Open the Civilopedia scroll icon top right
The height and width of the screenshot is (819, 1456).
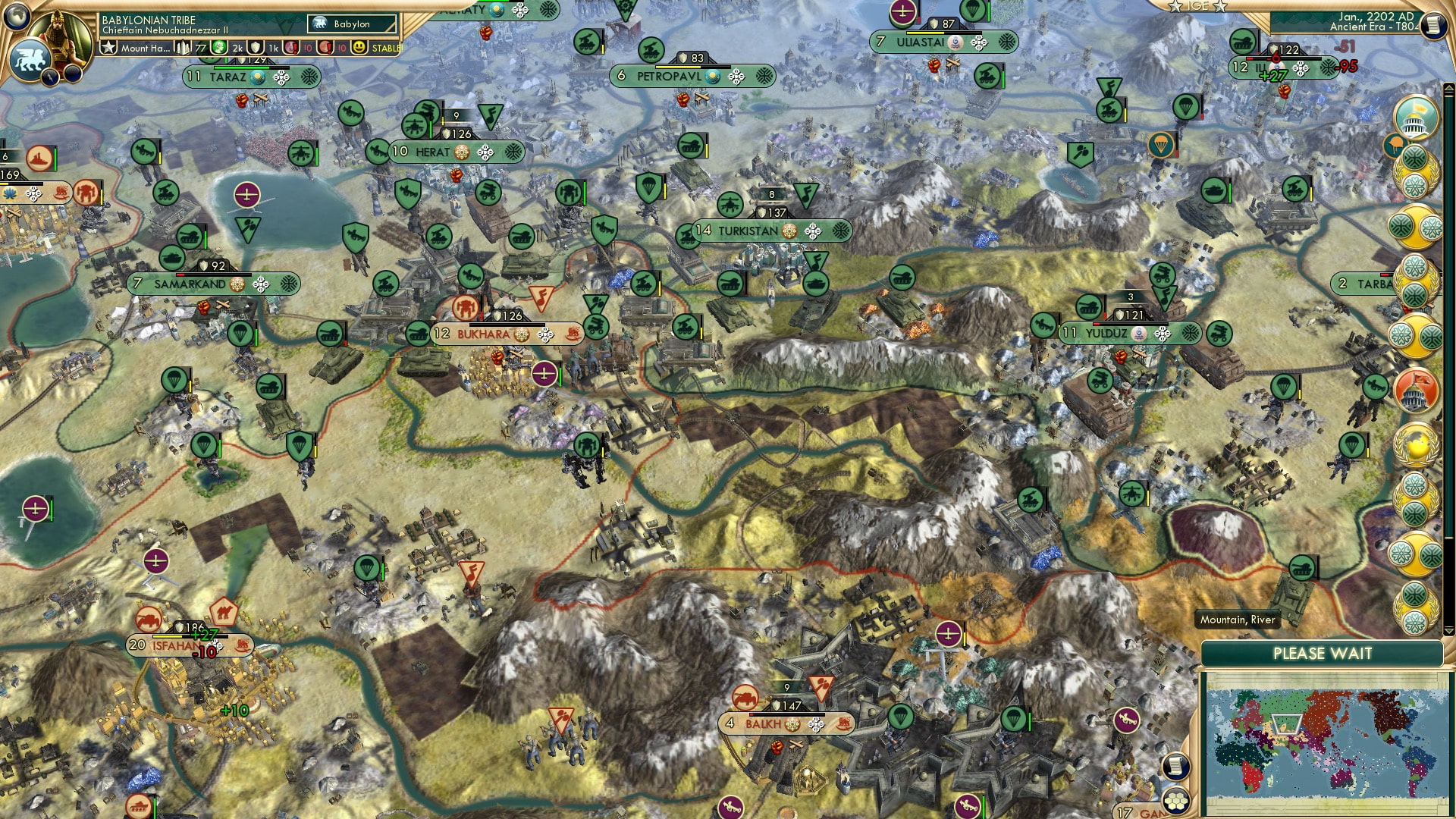[x=1433, y=25]
